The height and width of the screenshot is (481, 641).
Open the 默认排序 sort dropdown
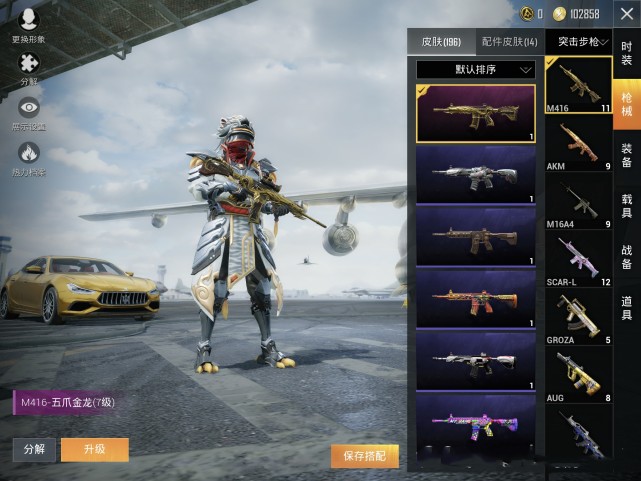coord(476,70)
